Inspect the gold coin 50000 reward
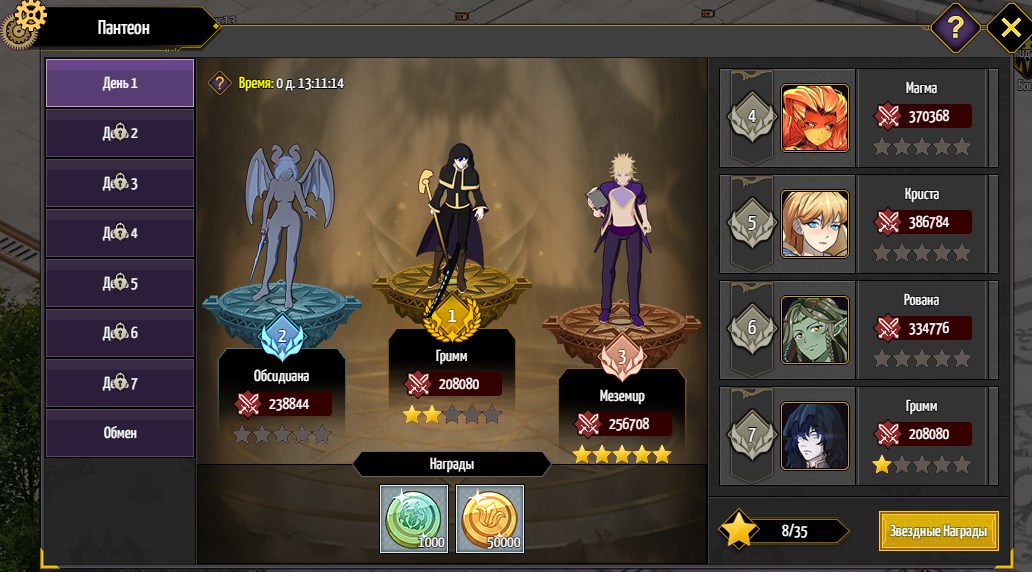Image resolution: width=1032 pixels, height=572 pixels. click(490, 518)
